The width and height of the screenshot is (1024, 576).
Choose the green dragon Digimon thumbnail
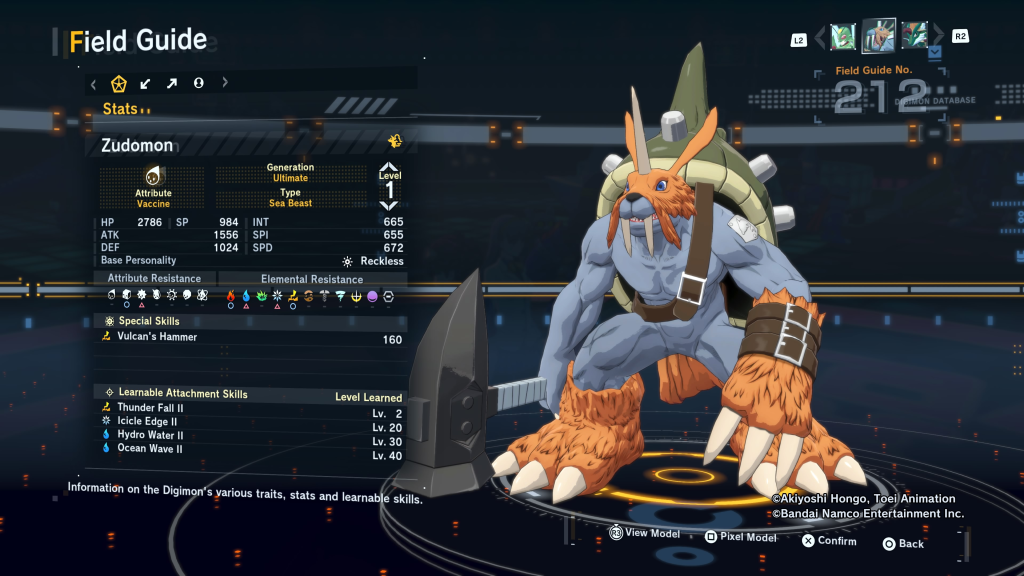pyautogui.click(x=914, y=36)
